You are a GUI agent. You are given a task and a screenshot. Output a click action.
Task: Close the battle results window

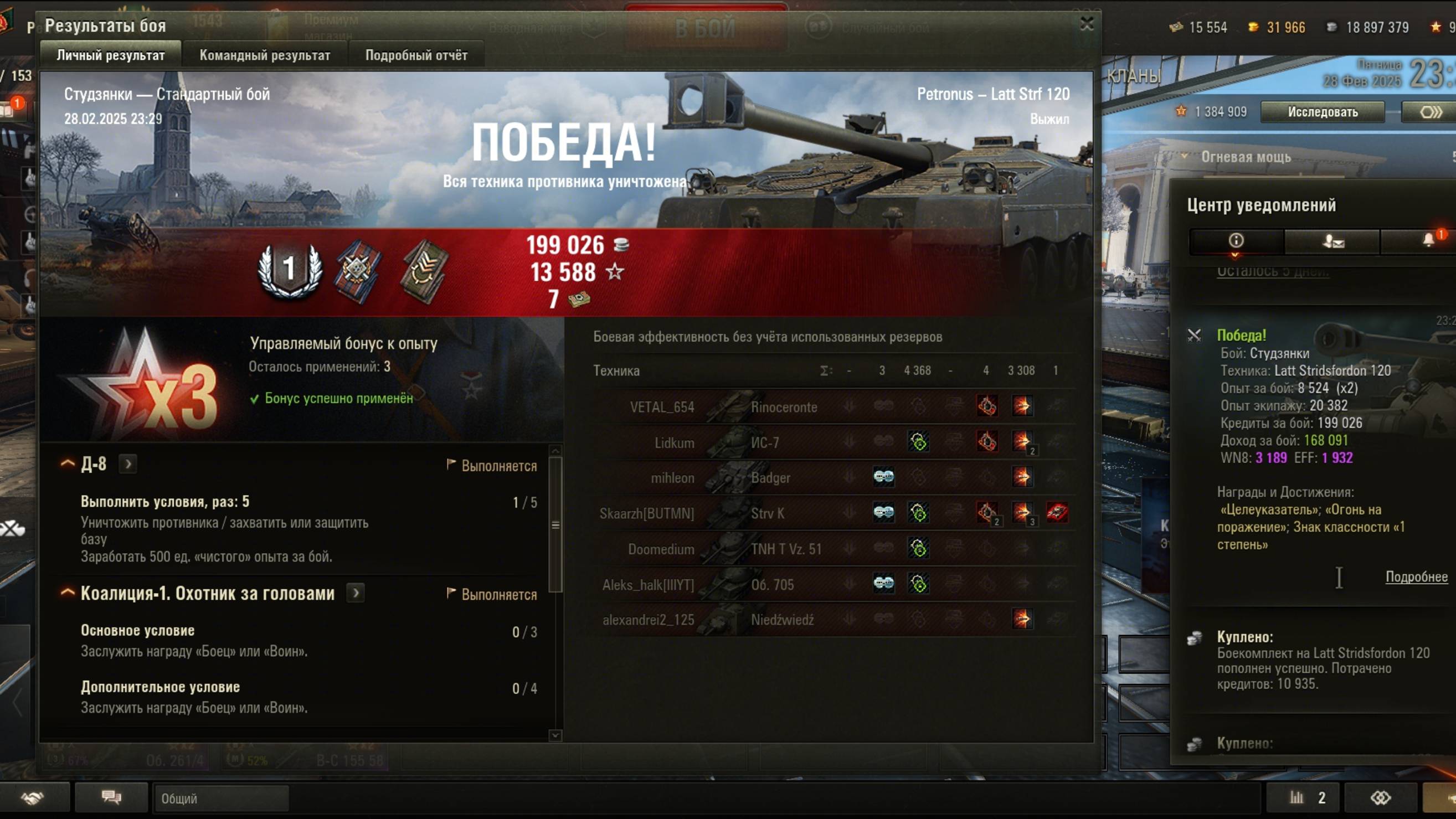(x=1087, y=24)
